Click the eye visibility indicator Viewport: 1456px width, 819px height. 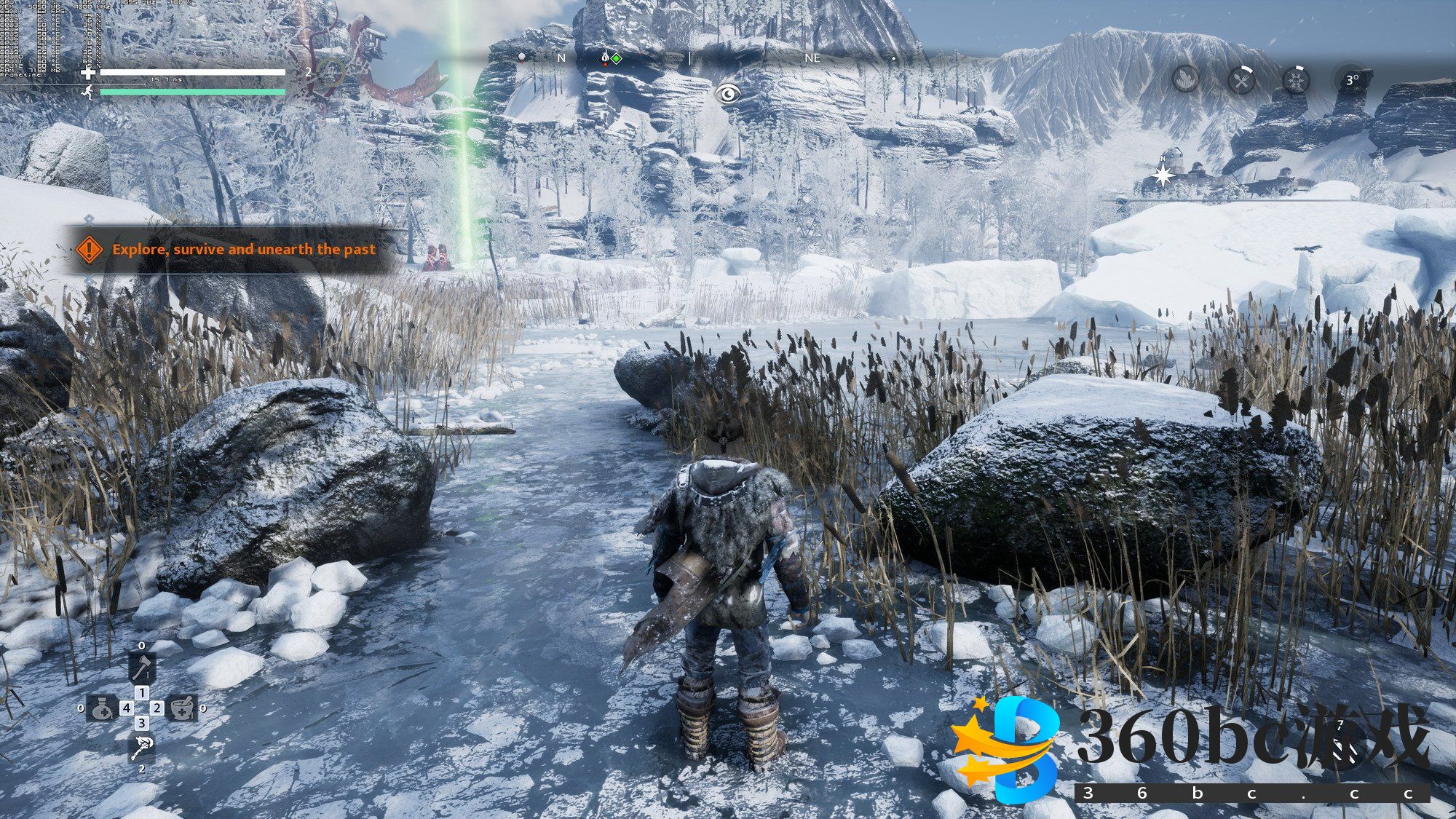(727, 93)
